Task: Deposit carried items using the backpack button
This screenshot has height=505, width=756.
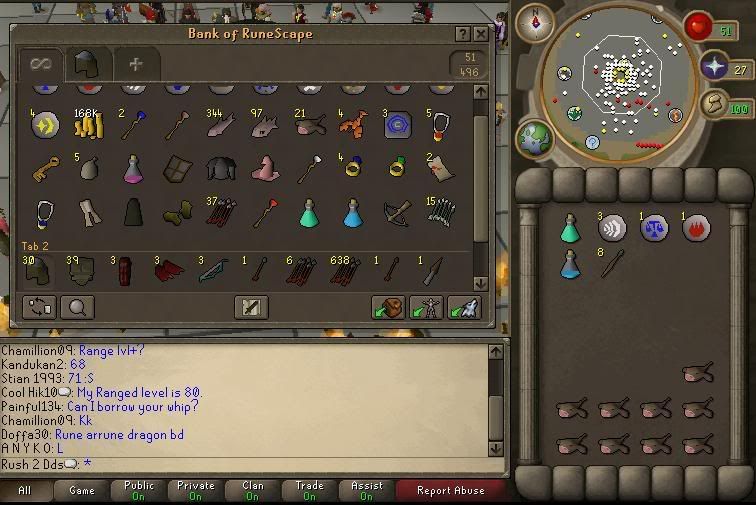Action: pos(388,307)
